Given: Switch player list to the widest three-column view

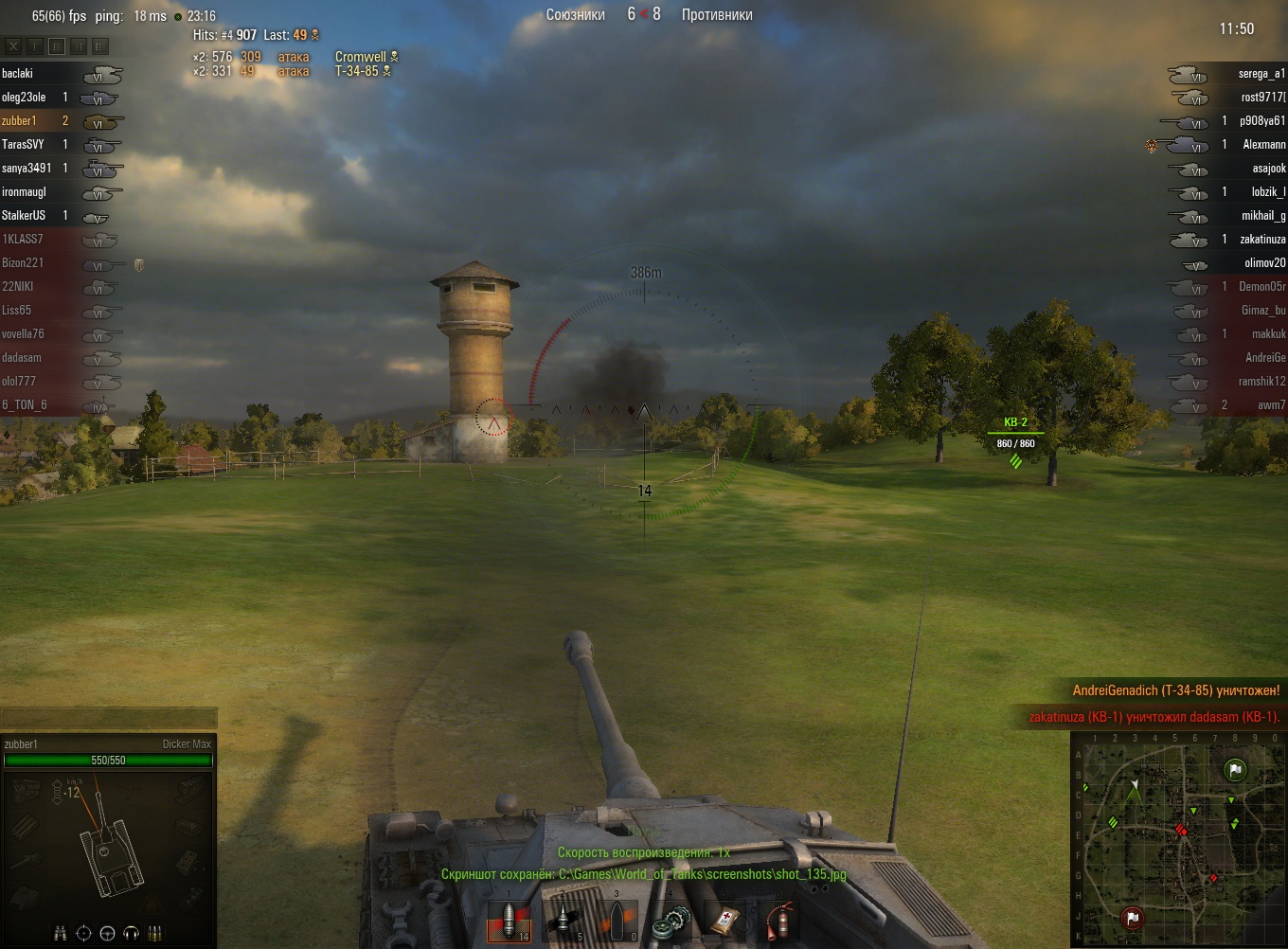Looking at the screenshot, I should pos(100,45).
